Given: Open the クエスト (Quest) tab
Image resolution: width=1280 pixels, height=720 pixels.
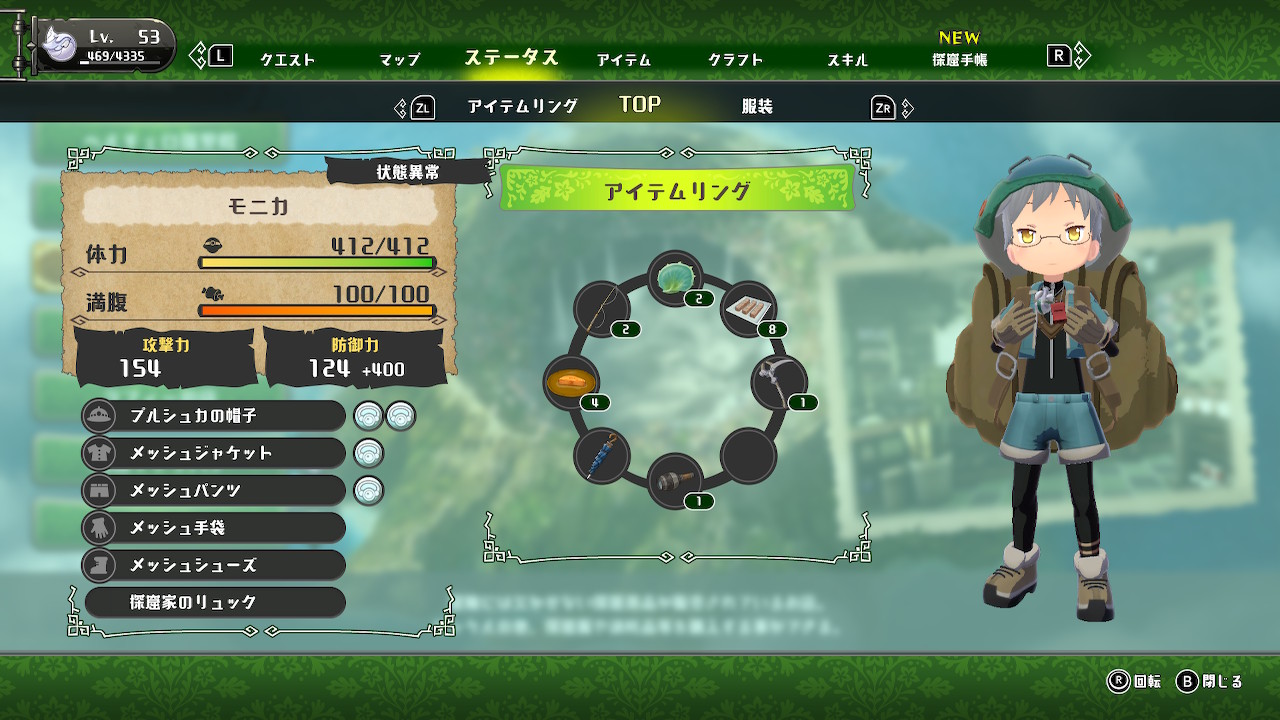Looking at the screenshot, I should click(x=288, y=60).
